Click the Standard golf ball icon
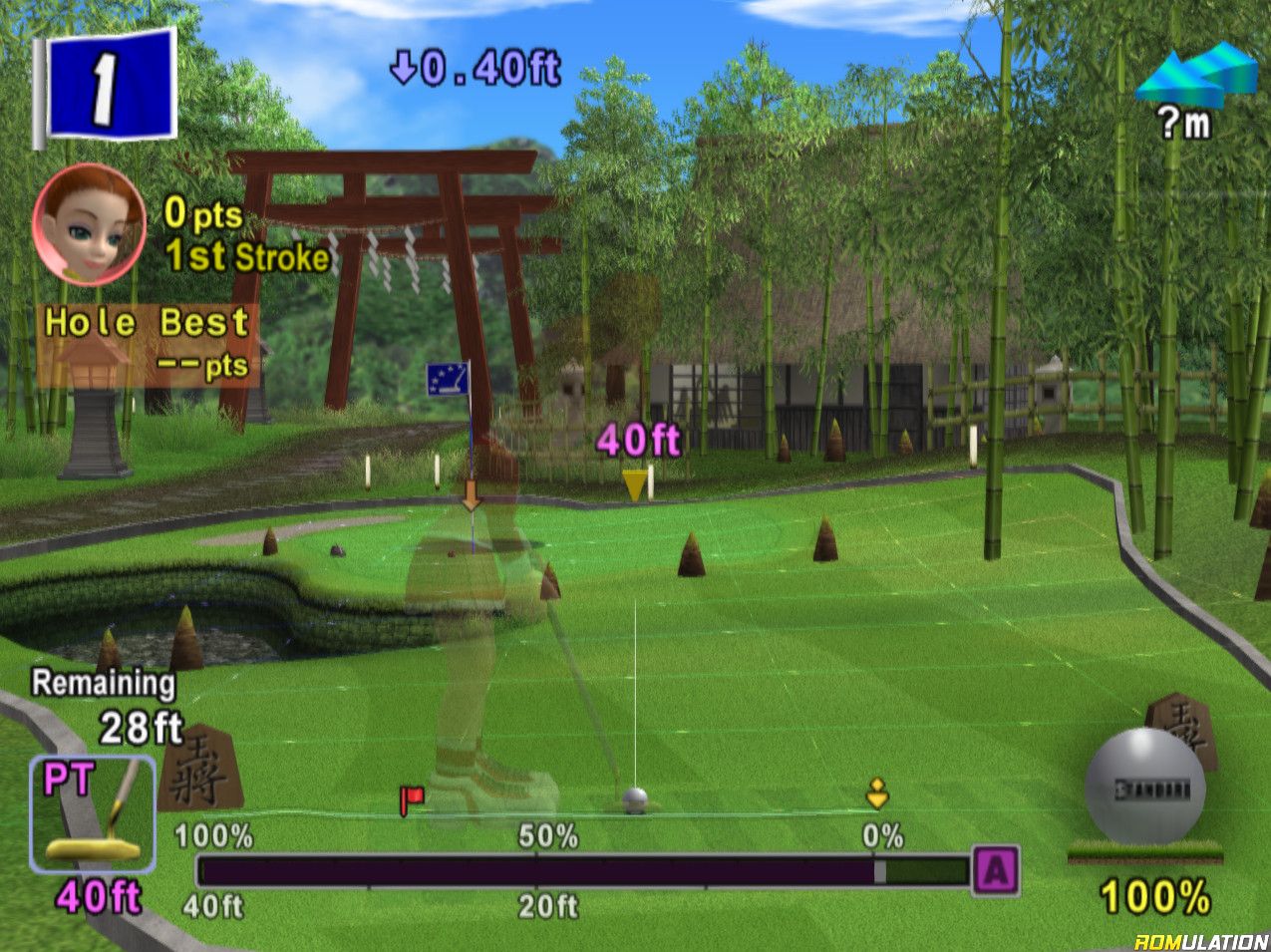 click(1143, 788)
